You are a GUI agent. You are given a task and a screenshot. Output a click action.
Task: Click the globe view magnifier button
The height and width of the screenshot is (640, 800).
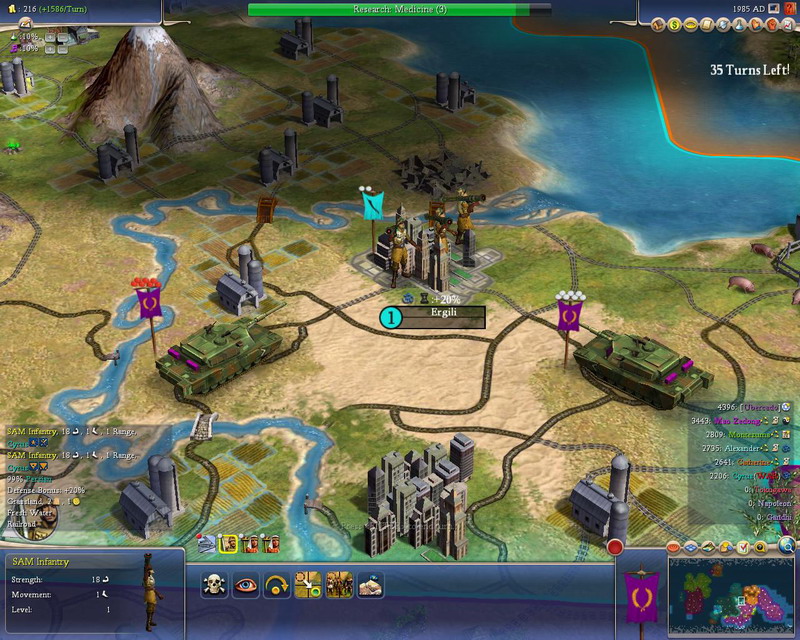point(787,545)
